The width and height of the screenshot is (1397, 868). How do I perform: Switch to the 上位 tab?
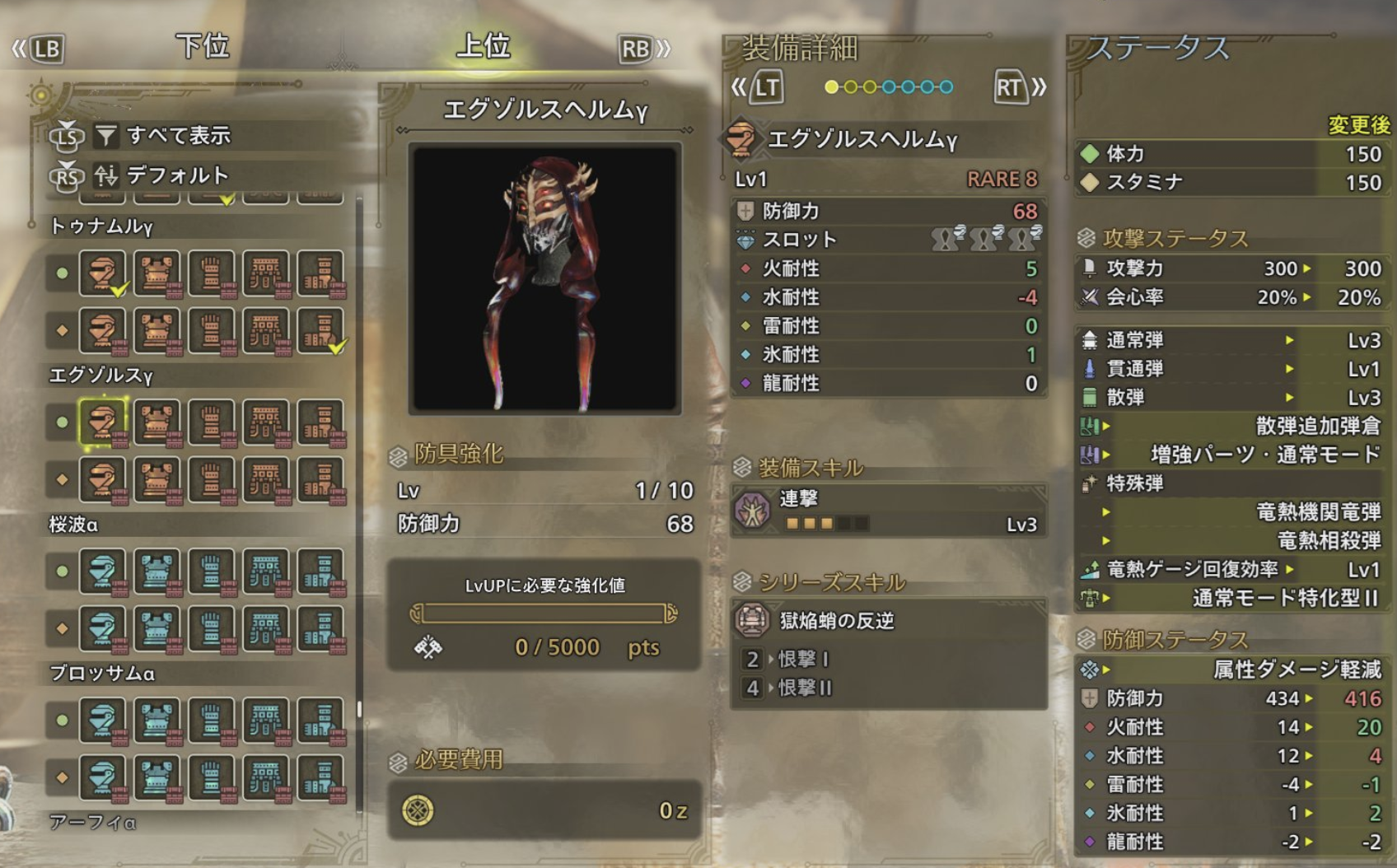point(484,46)
